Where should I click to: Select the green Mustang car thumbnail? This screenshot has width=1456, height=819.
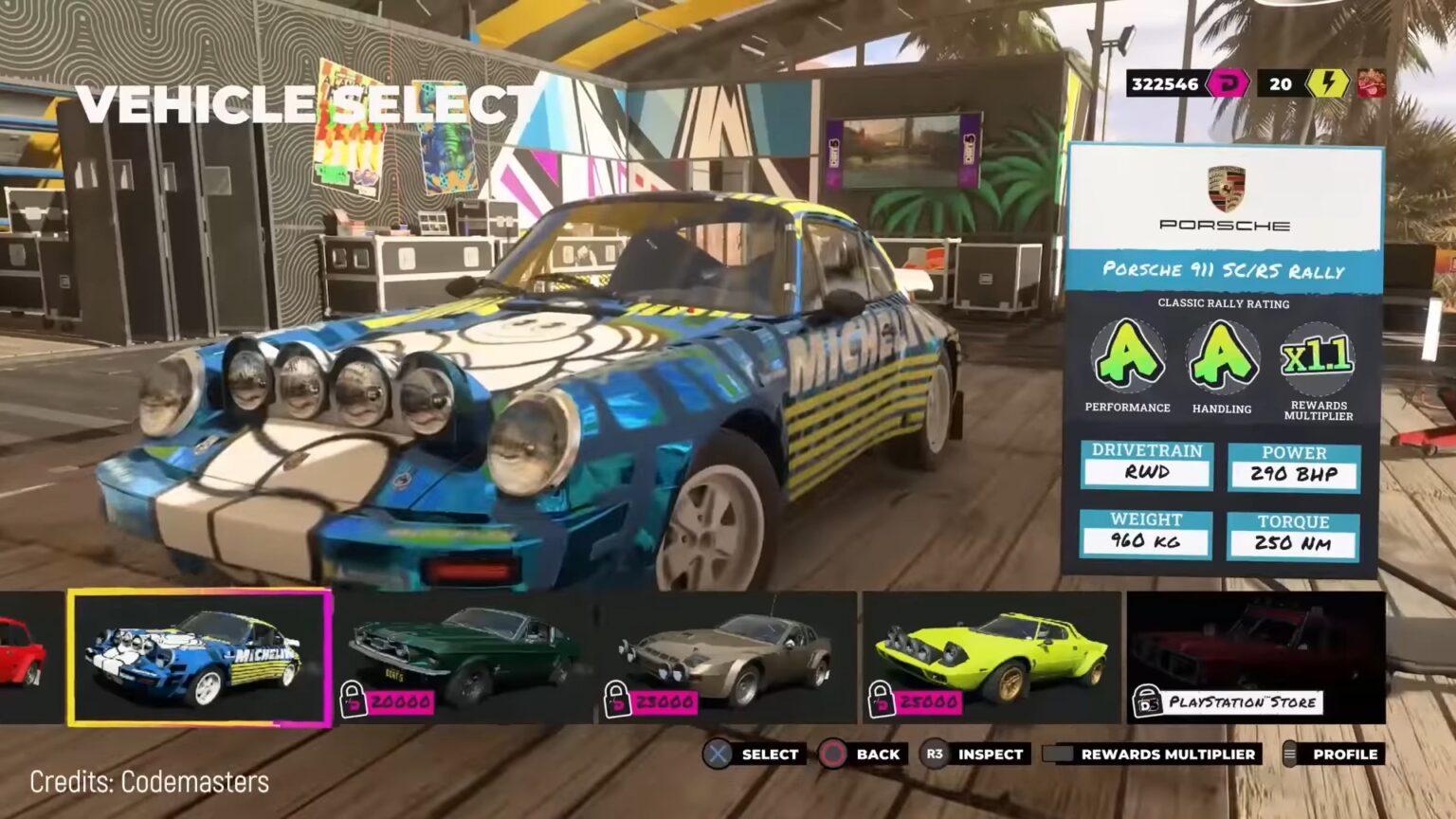coord(463,656)
